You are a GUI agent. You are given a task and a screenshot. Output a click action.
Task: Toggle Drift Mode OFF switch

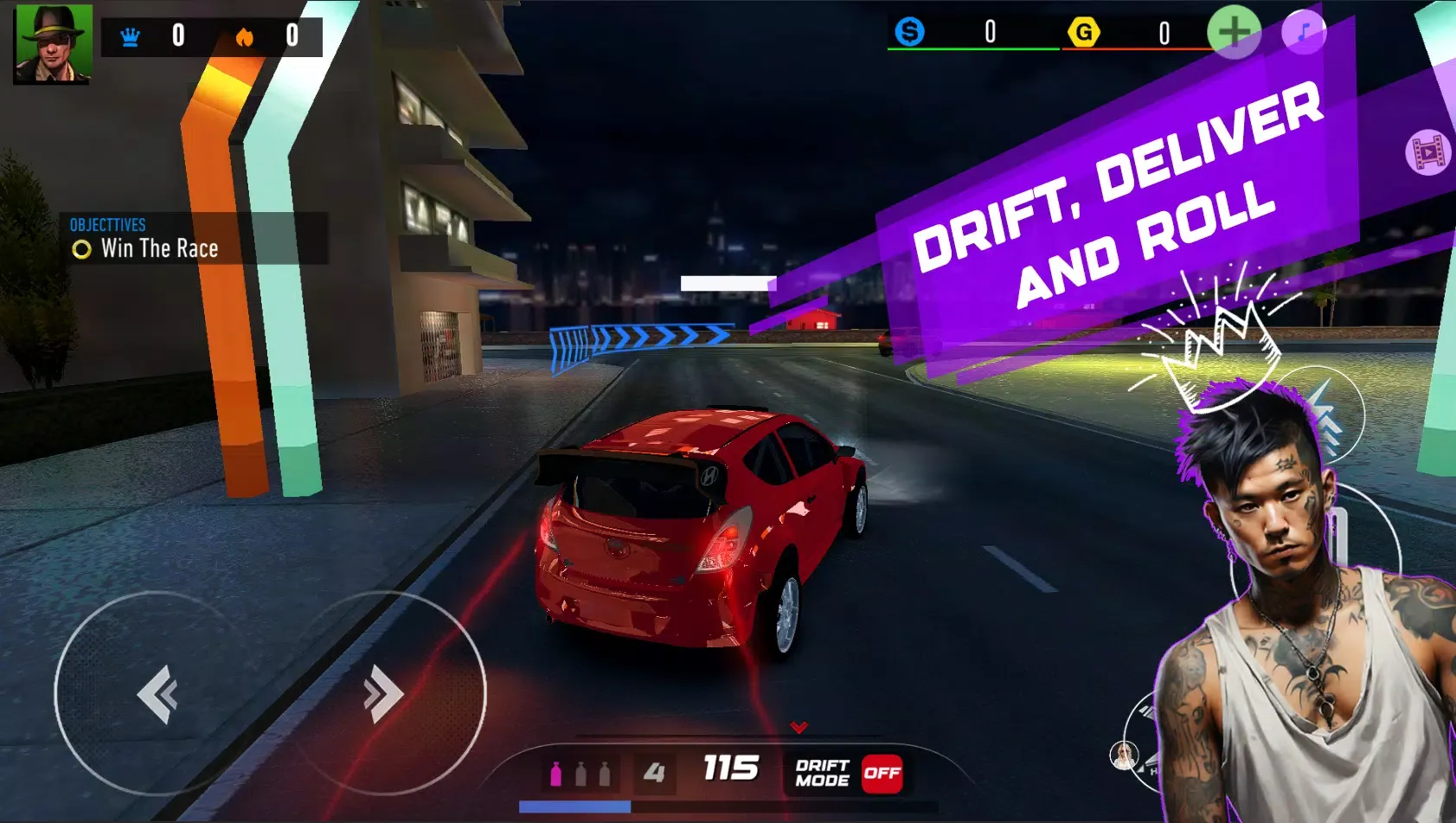[882, 773]
